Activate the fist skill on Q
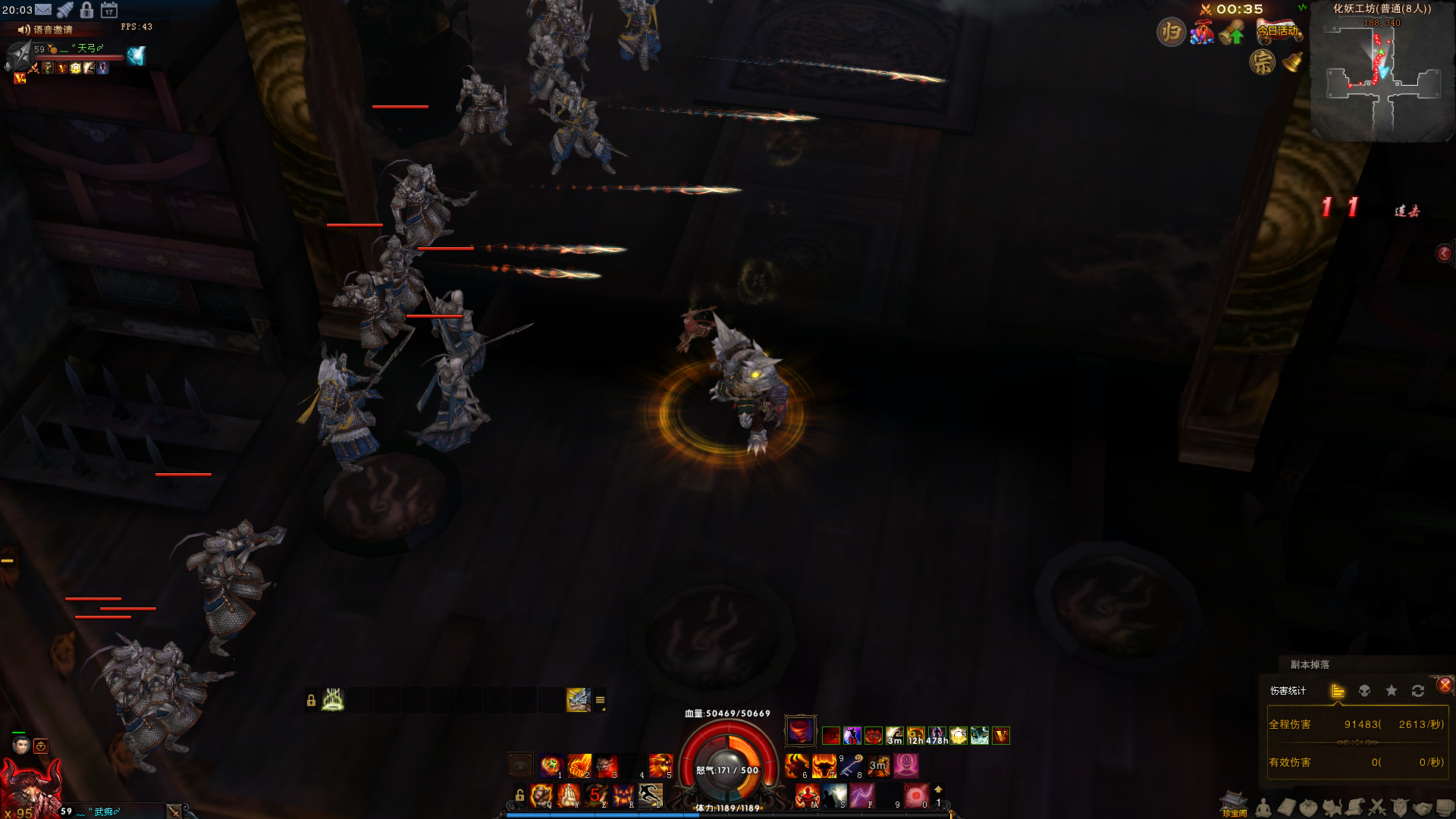The height and width of the screenshot is (819, 1456). click(541, 795)
